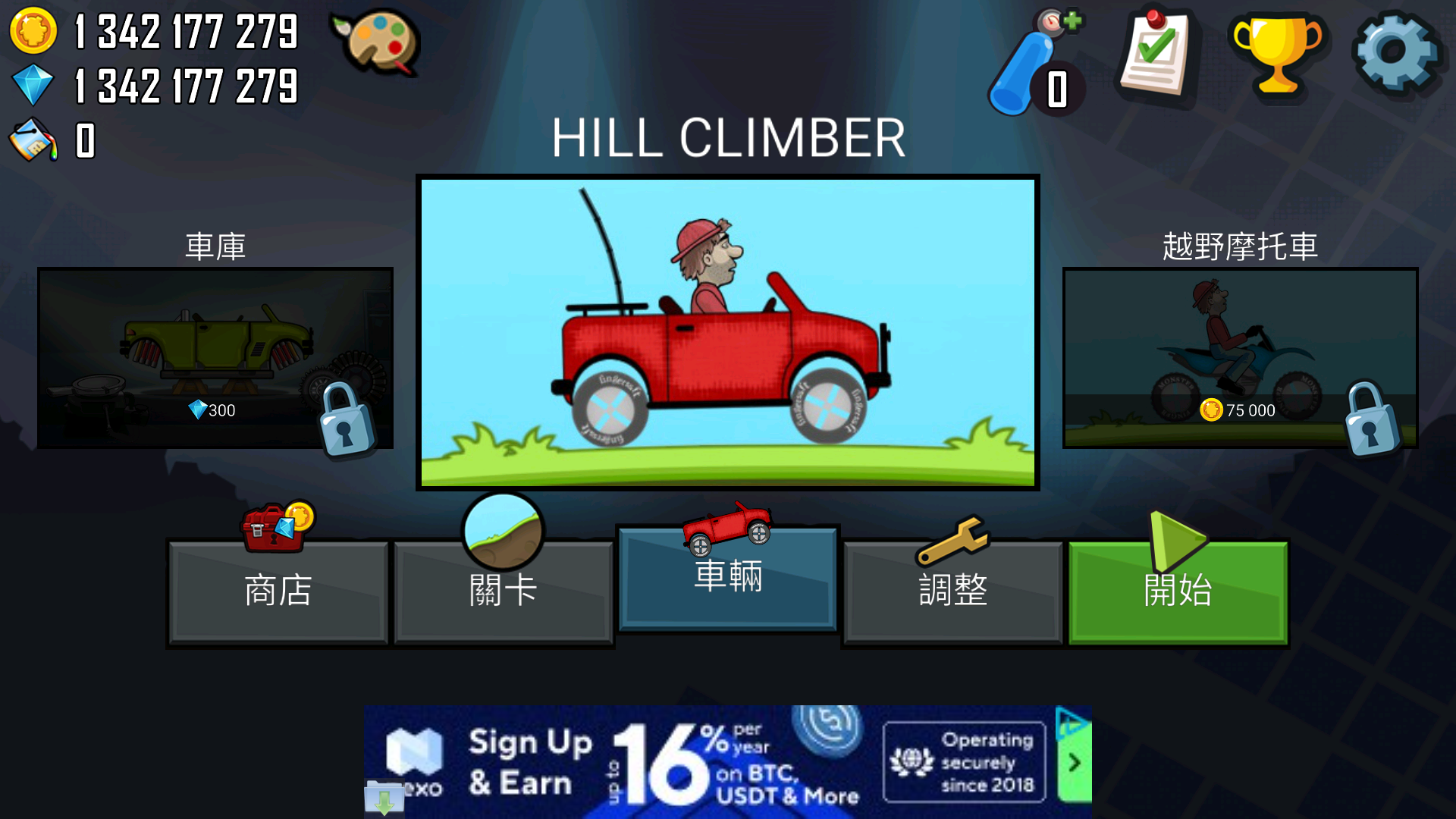1456x819 pixels.
Task: Click the paint bucket currency icon
Action: (x=33, y=140)
